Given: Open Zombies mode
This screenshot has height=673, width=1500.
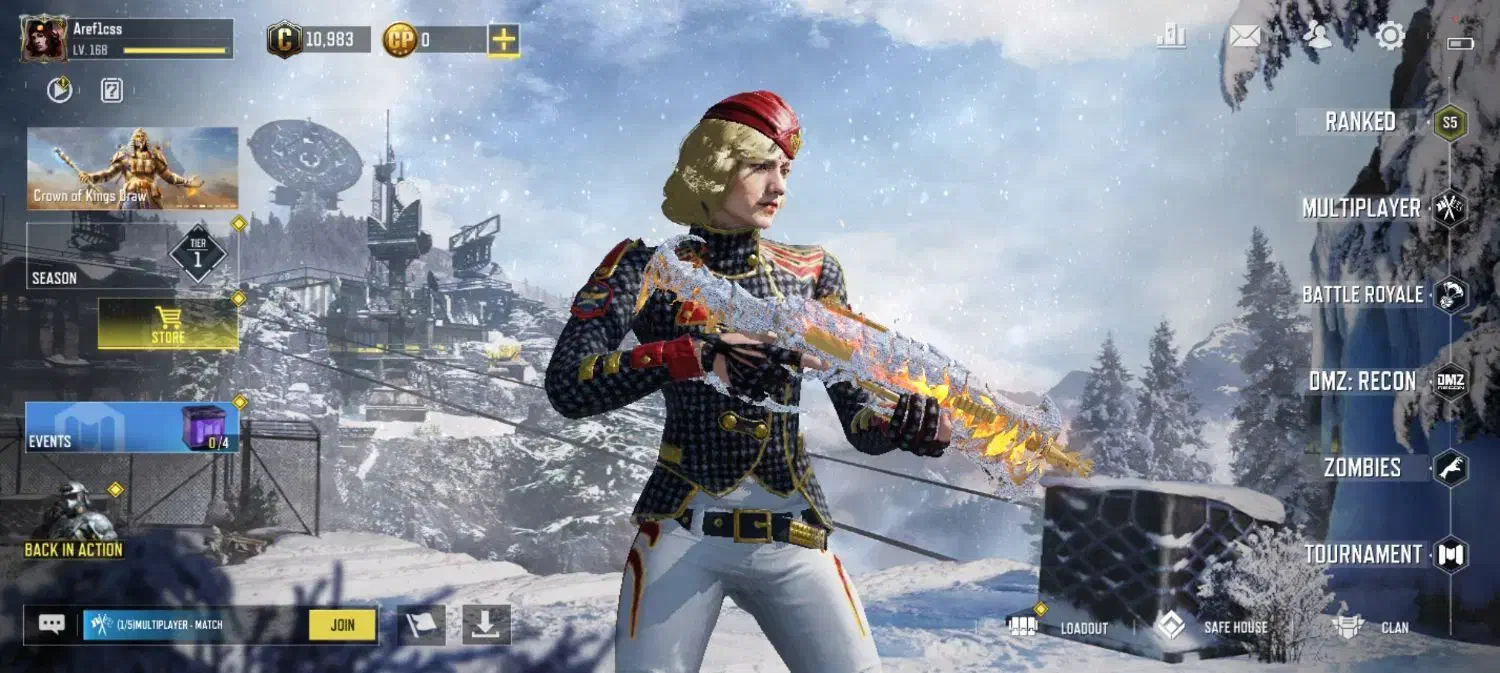Looking at the screenshot, I should pyautogui.click(x=1362, y=468).
